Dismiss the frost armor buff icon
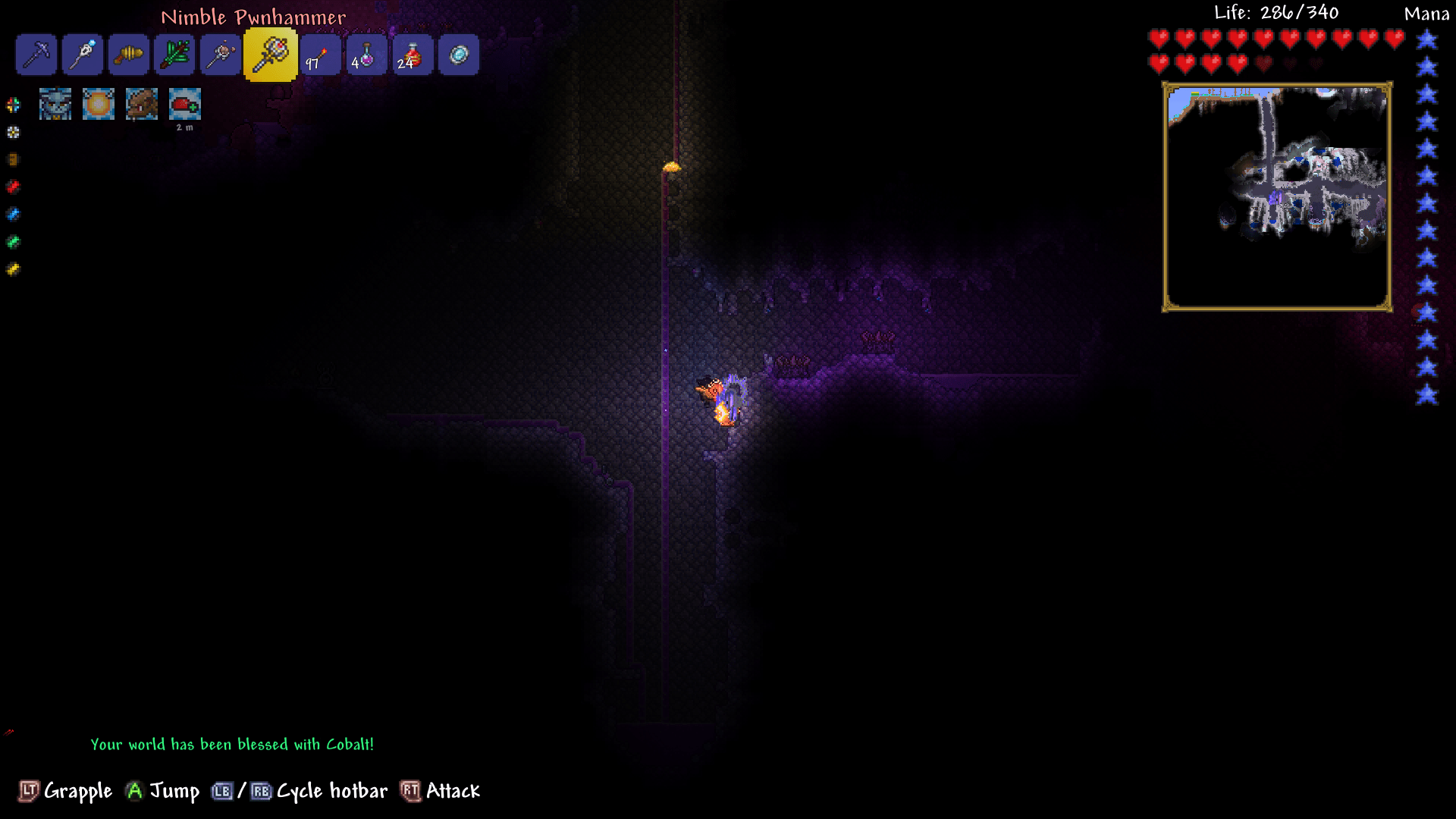 [55, 104]
